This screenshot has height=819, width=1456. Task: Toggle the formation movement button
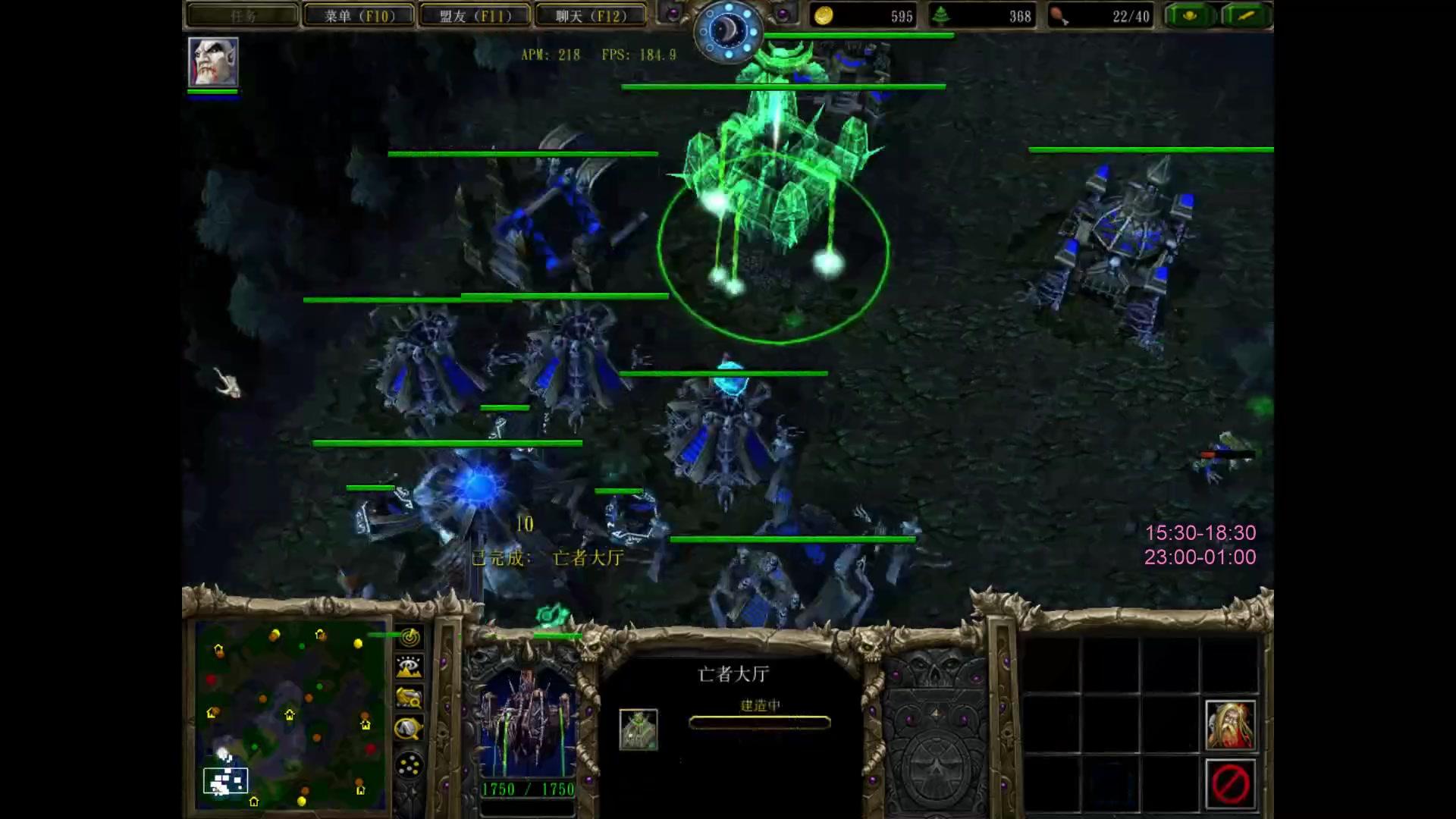409,764
